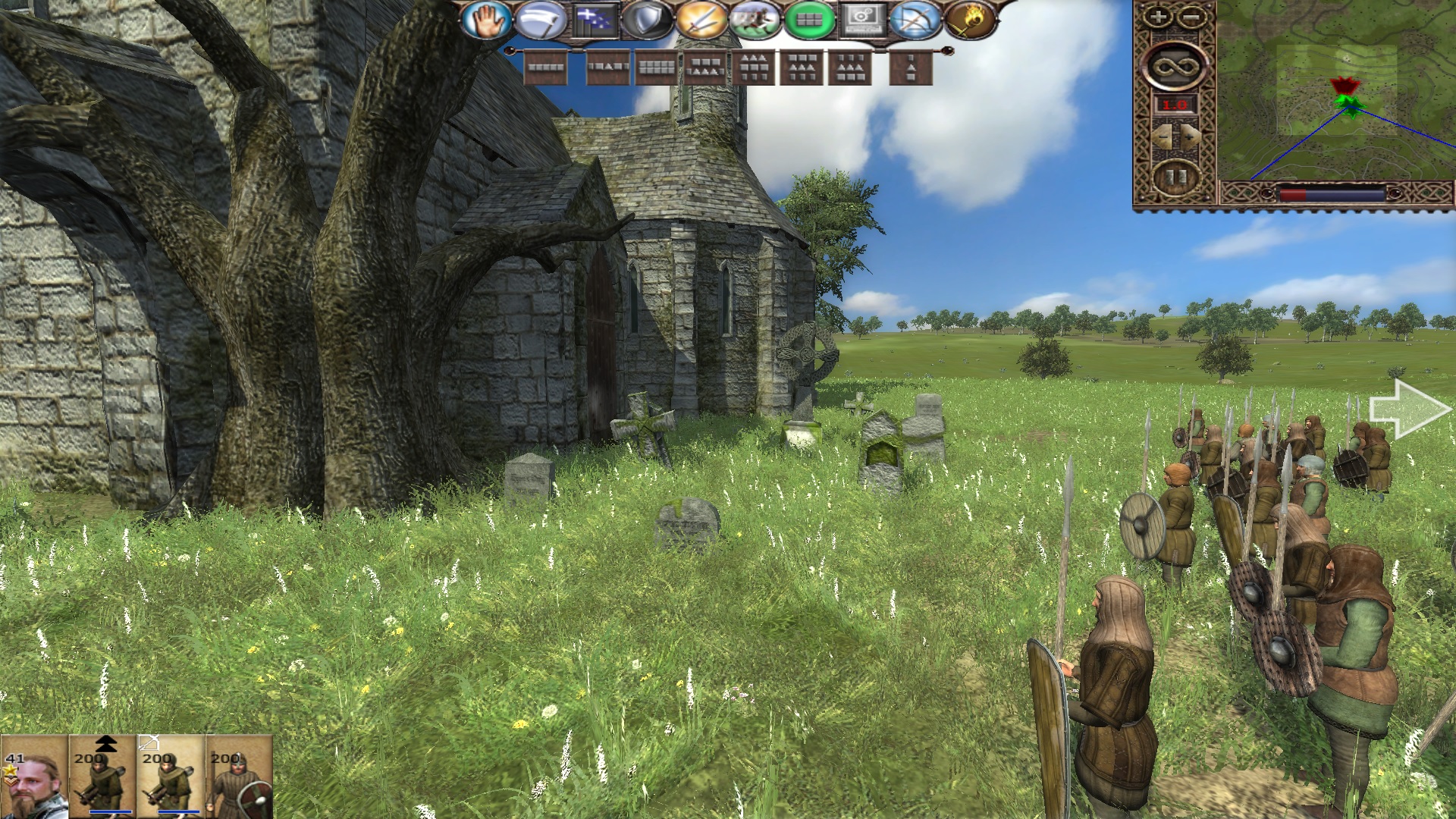The height and width of the screenshot is (819, 1456).
Task: Click the crossed swords attack icon
Action: click(x=701, y=20)
